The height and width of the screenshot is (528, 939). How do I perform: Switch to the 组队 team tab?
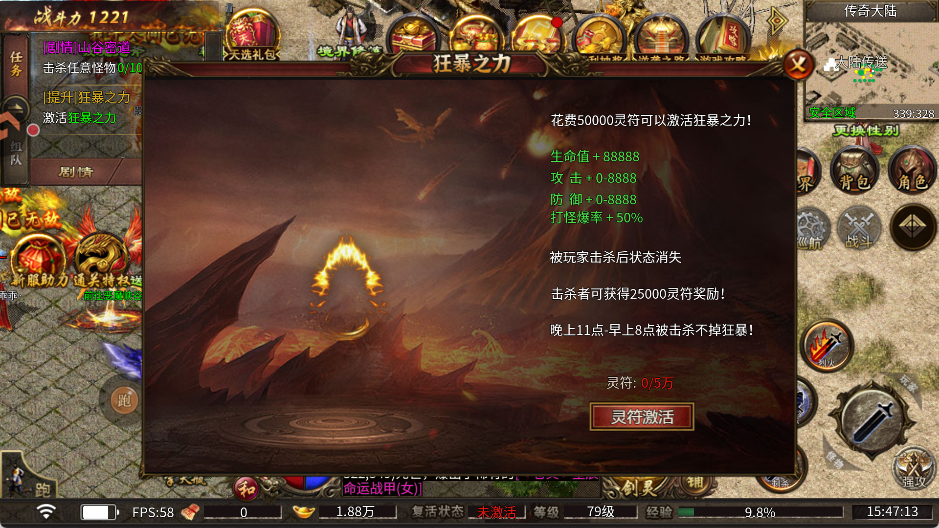[x=16, y=152]
